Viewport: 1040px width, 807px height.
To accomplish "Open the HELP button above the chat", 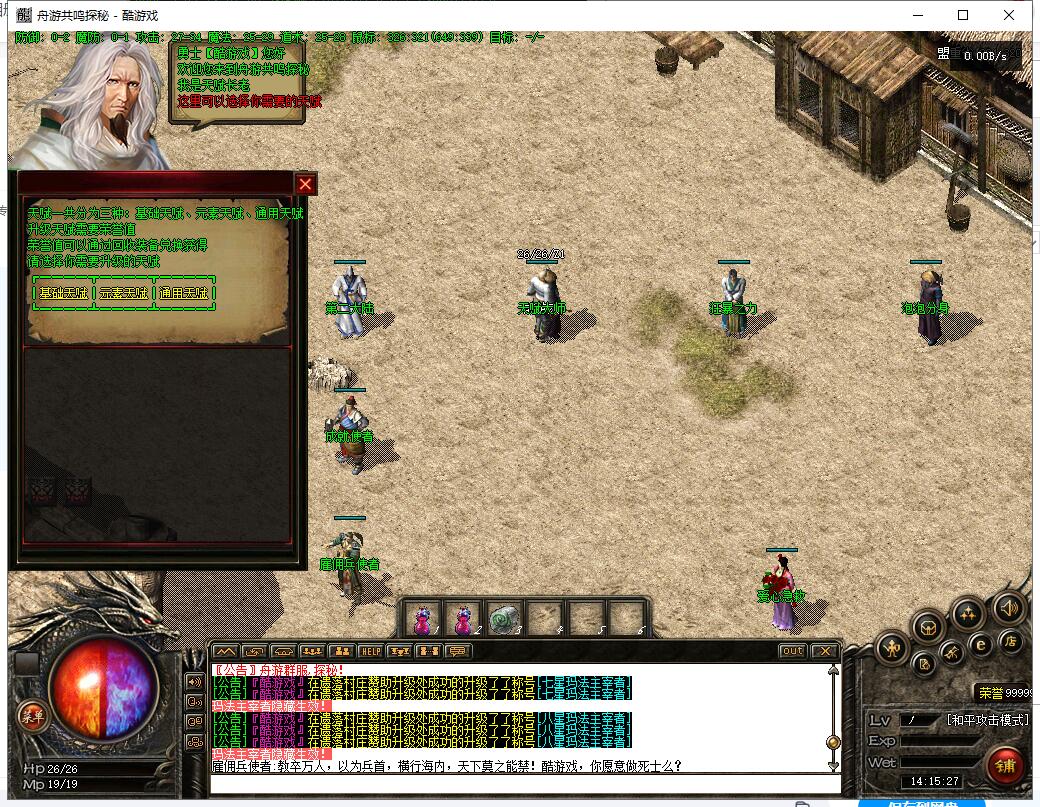I will [370, 651].
